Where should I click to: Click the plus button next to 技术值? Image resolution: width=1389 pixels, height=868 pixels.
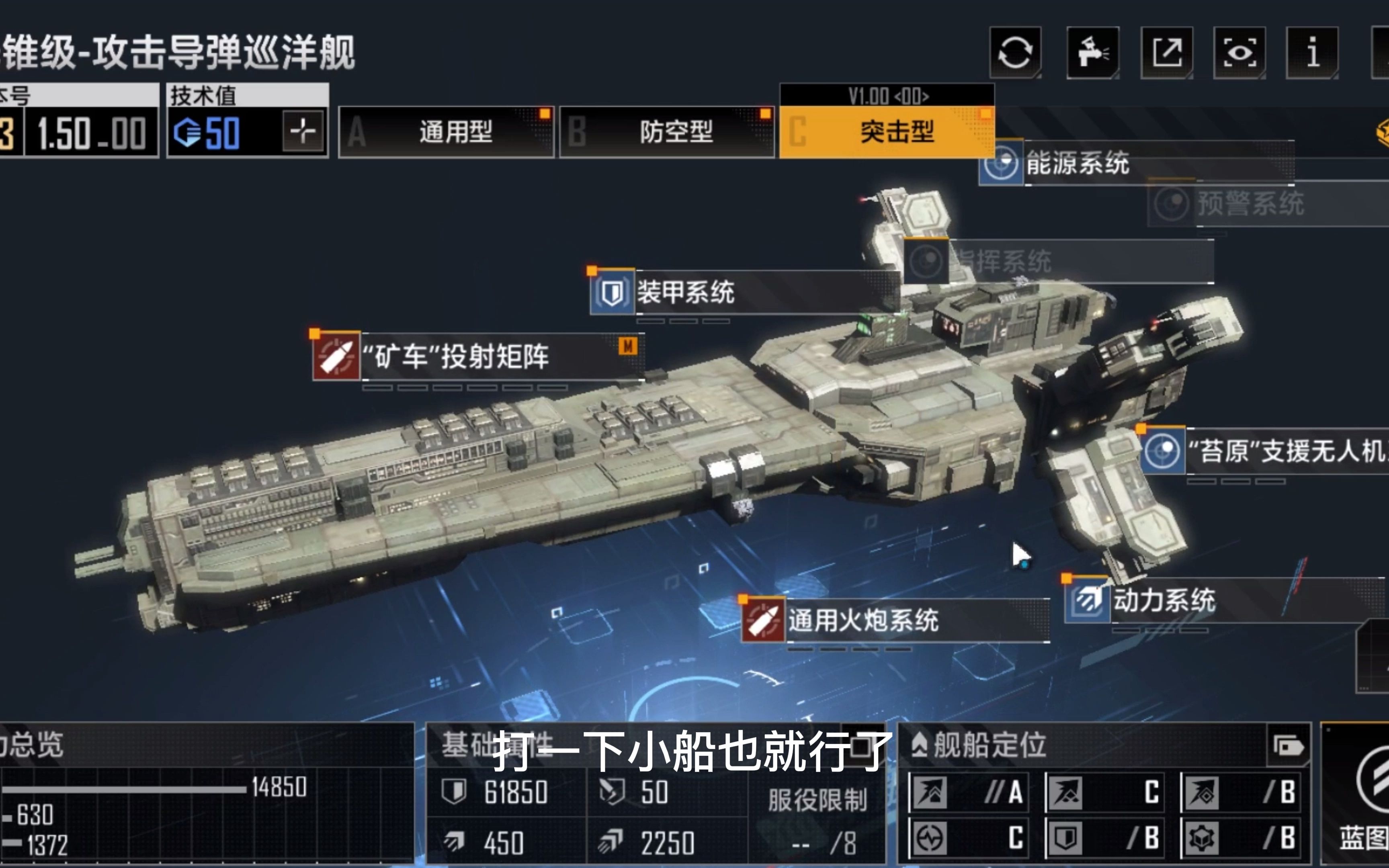point(303,130)
